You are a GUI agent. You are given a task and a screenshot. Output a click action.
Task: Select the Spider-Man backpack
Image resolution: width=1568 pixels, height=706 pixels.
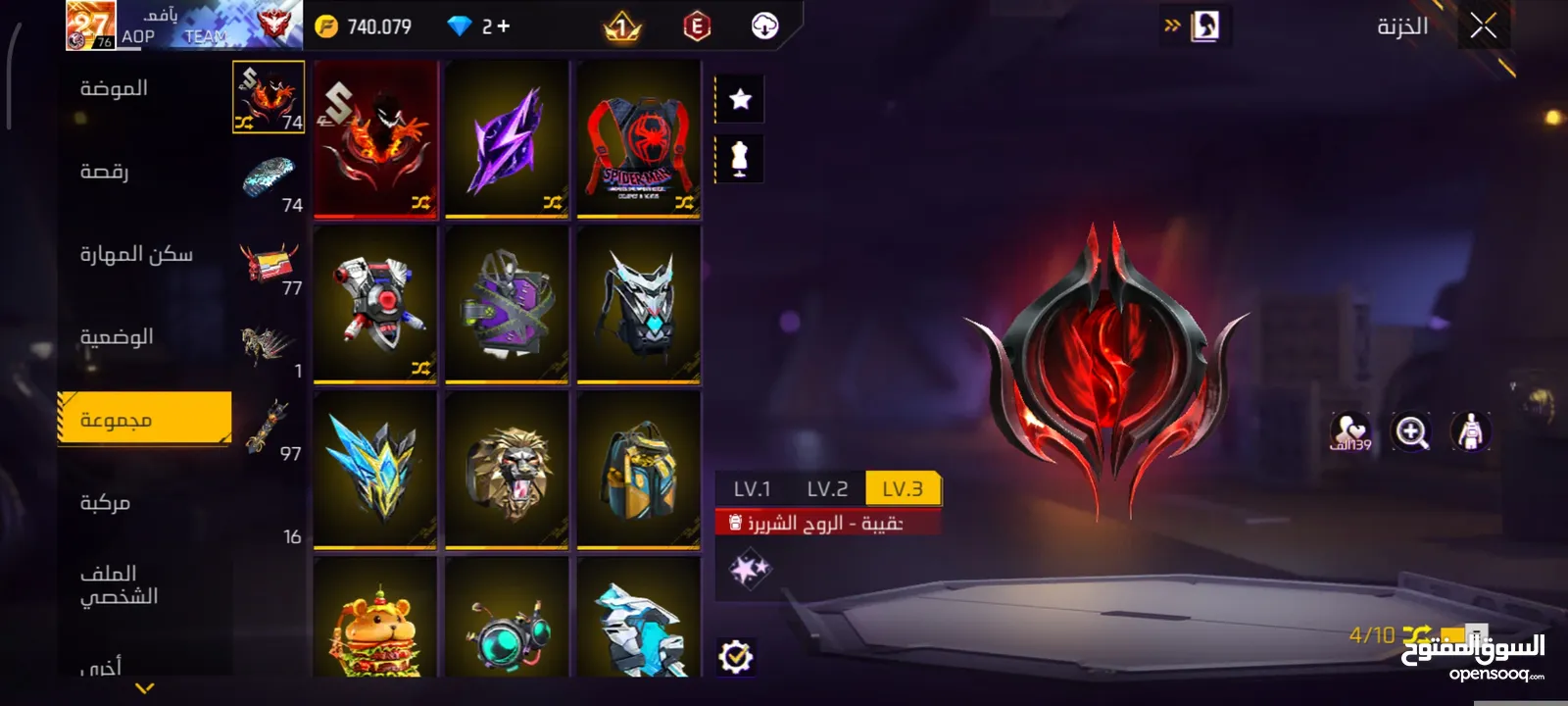pos(638,138)
